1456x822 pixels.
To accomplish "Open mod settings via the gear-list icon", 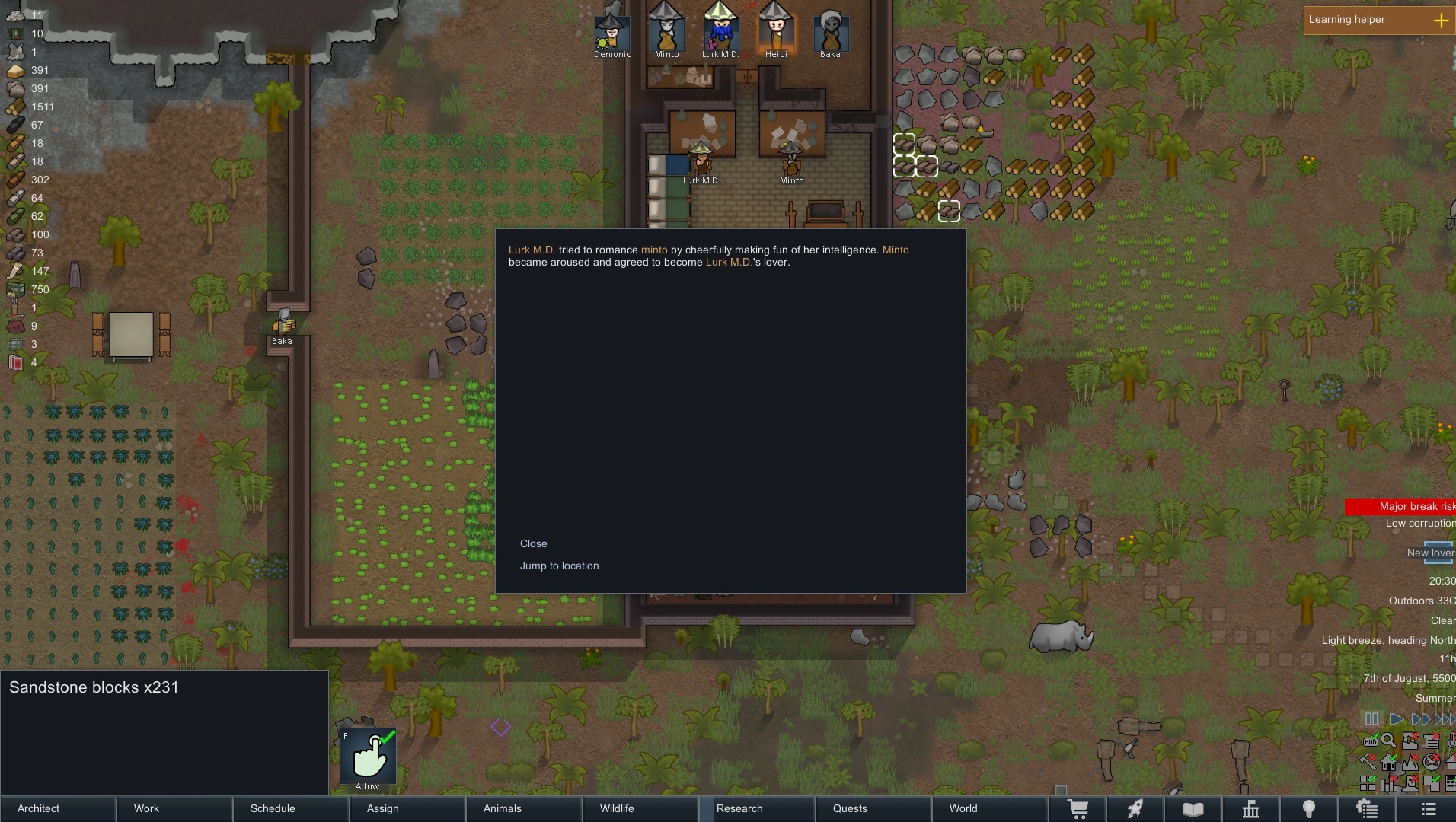I will tap(1368, 809).
